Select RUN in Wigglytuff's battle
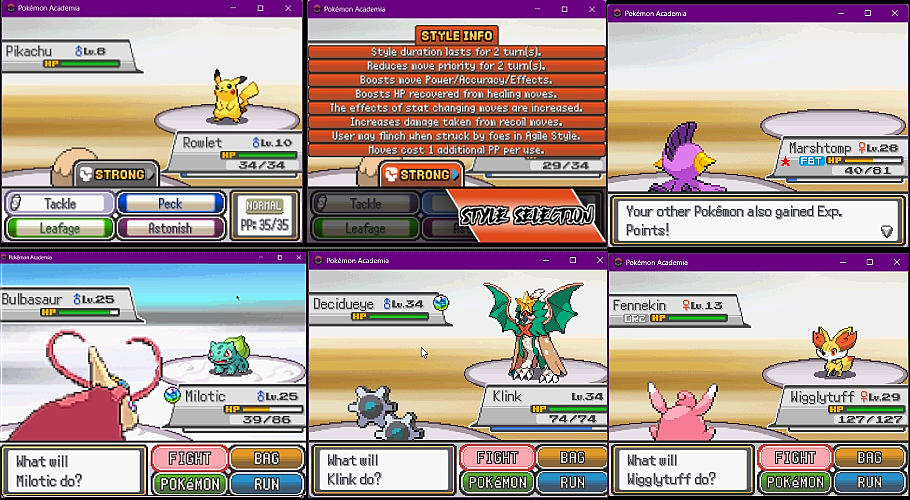910x500 pixels. (871, 483)
